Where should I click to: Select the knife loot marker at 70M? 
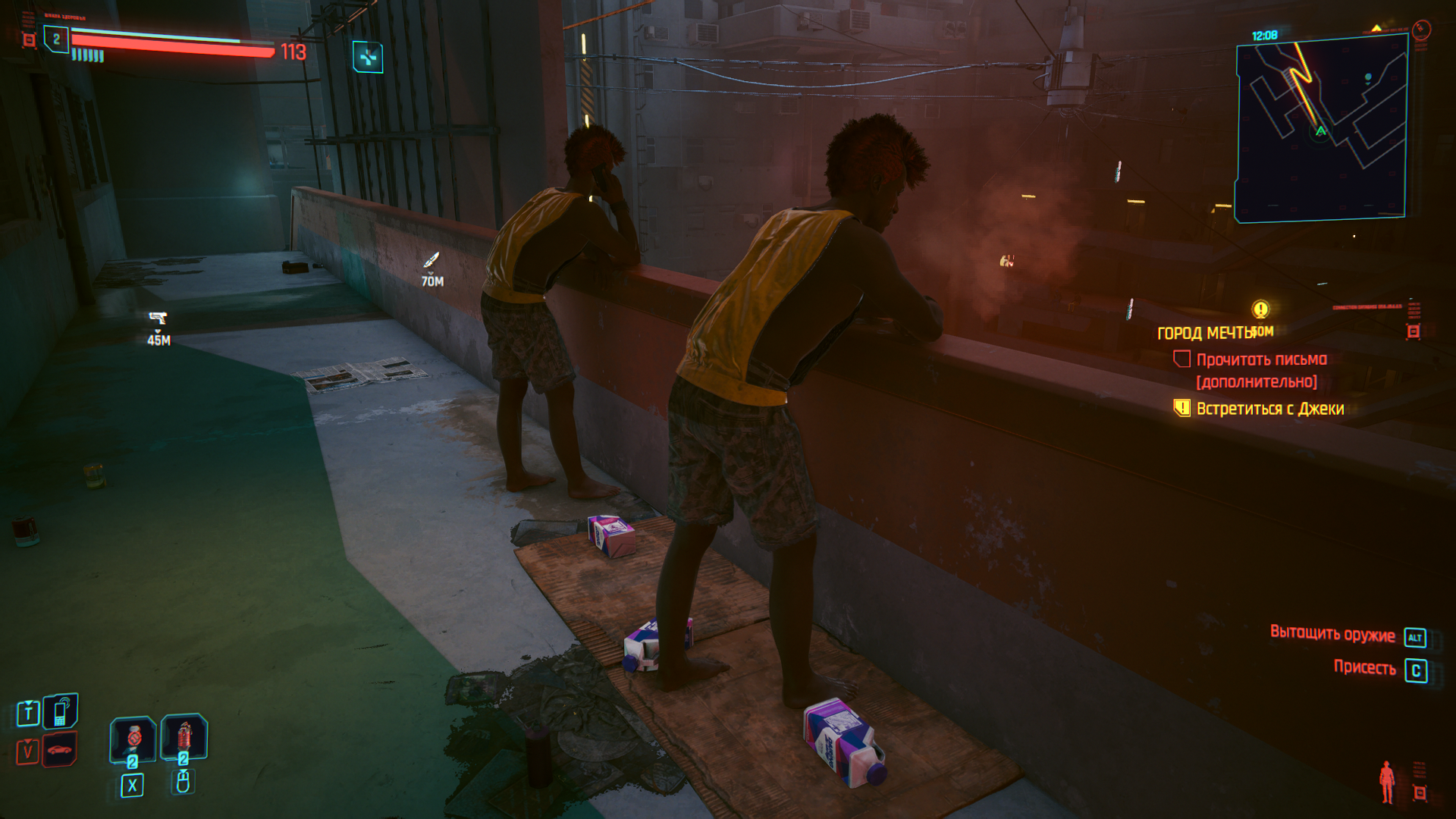(431, 260)
